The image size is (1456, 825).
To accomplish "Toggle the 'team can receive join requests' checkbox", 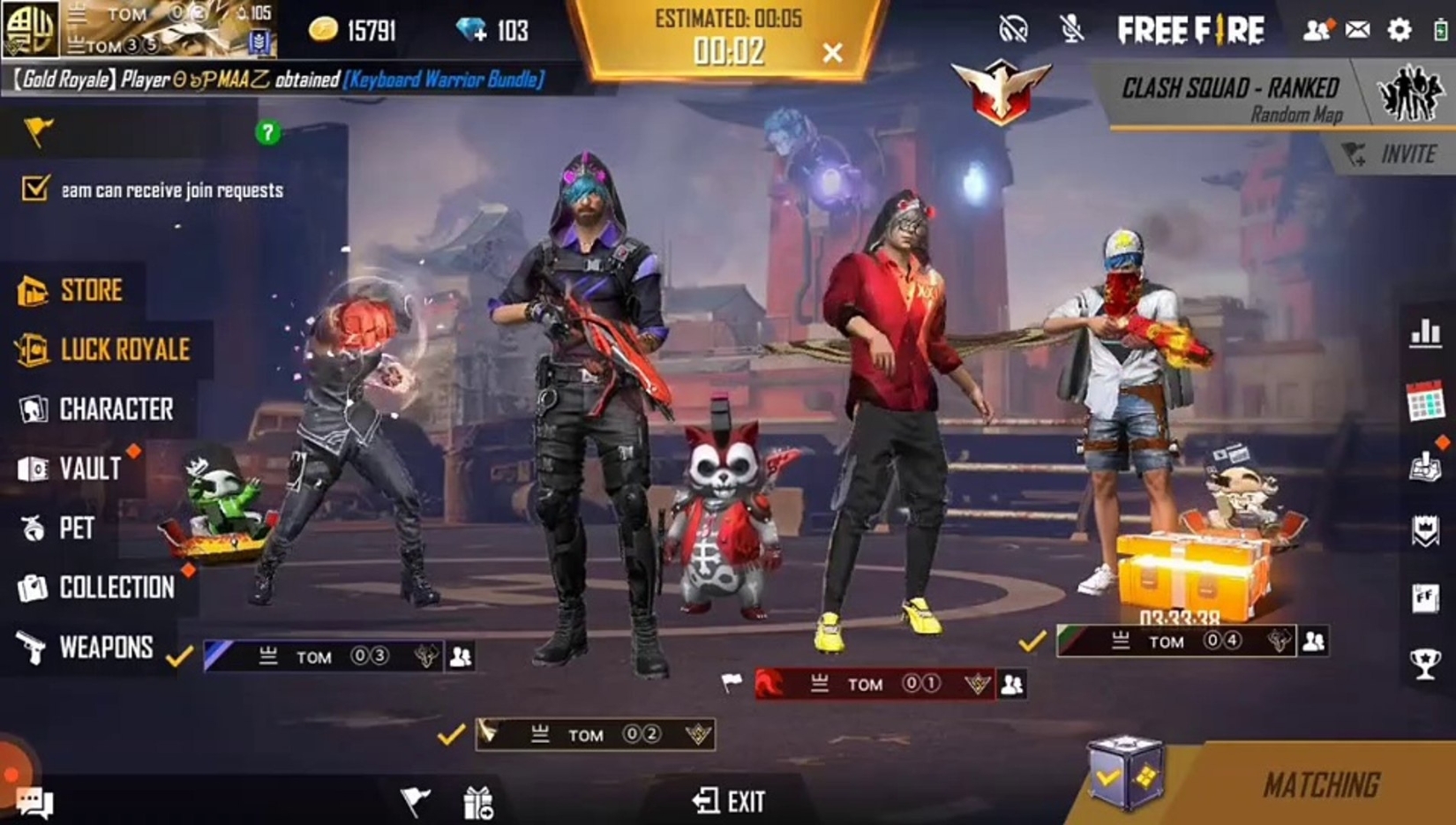I will click(x=34, y=188).
